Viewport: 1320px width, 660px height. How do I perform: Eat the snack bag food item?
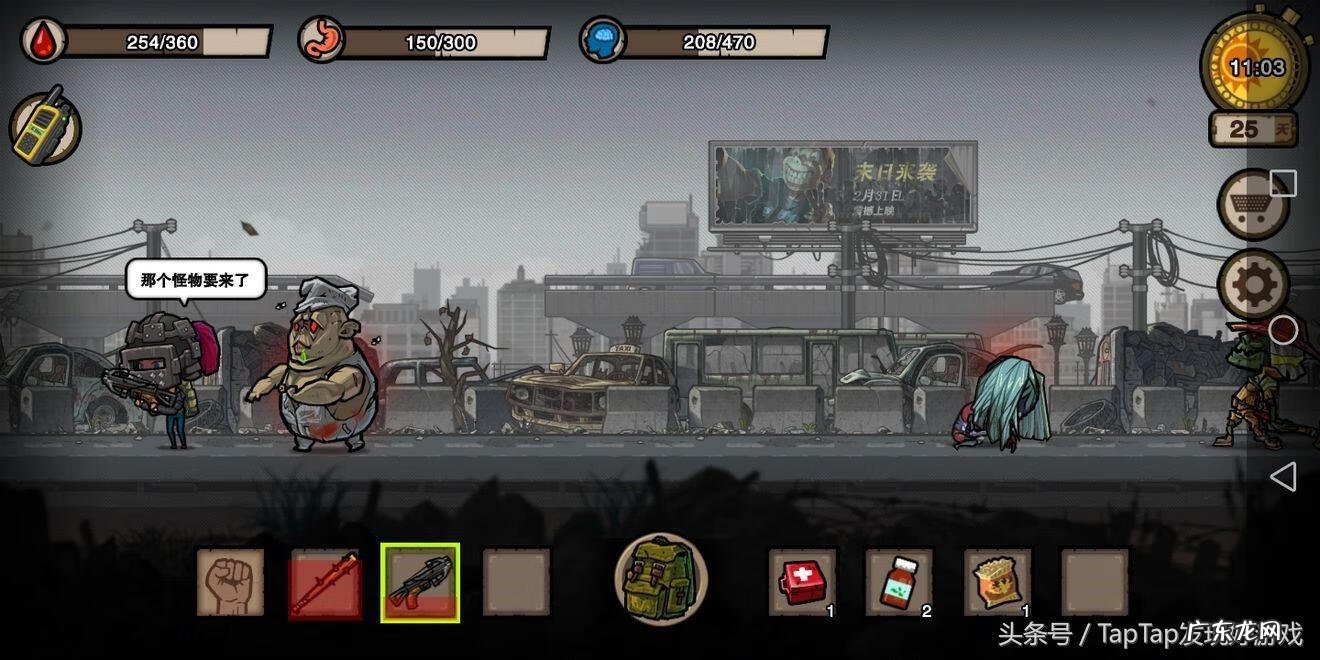click(996, 581)
